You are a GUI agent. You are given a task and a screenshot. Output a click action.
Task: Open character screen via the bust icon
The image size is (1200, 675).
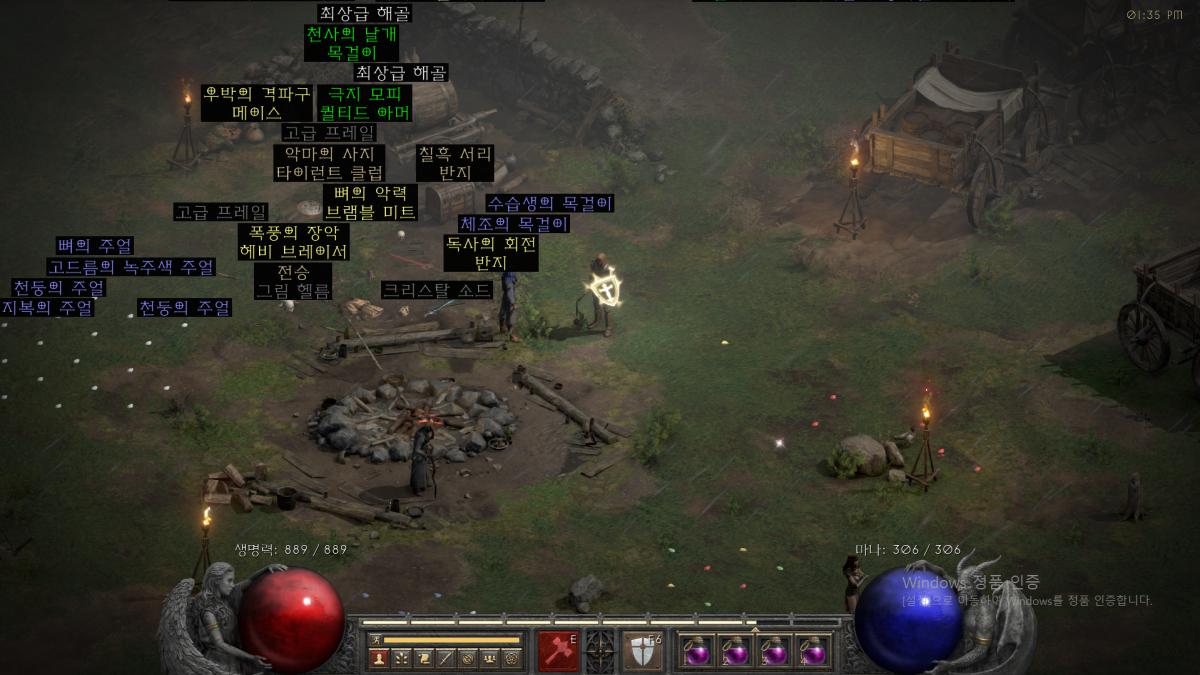pyautogui.click(x=379, y=658)
